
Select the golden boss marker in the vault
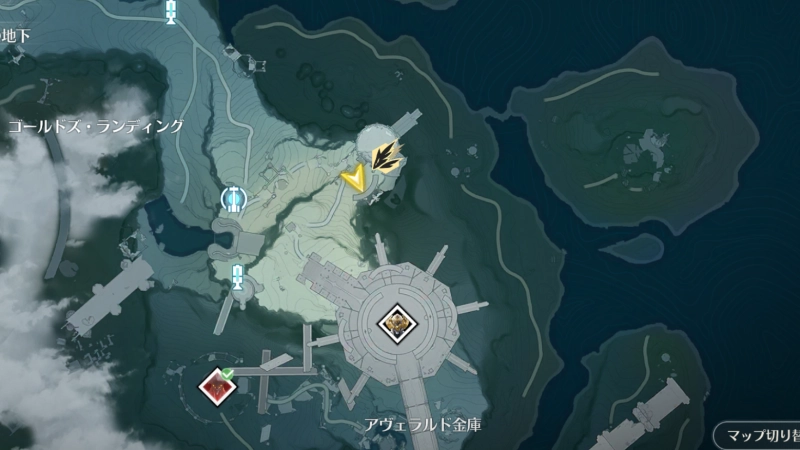click(x=395, y=321)
